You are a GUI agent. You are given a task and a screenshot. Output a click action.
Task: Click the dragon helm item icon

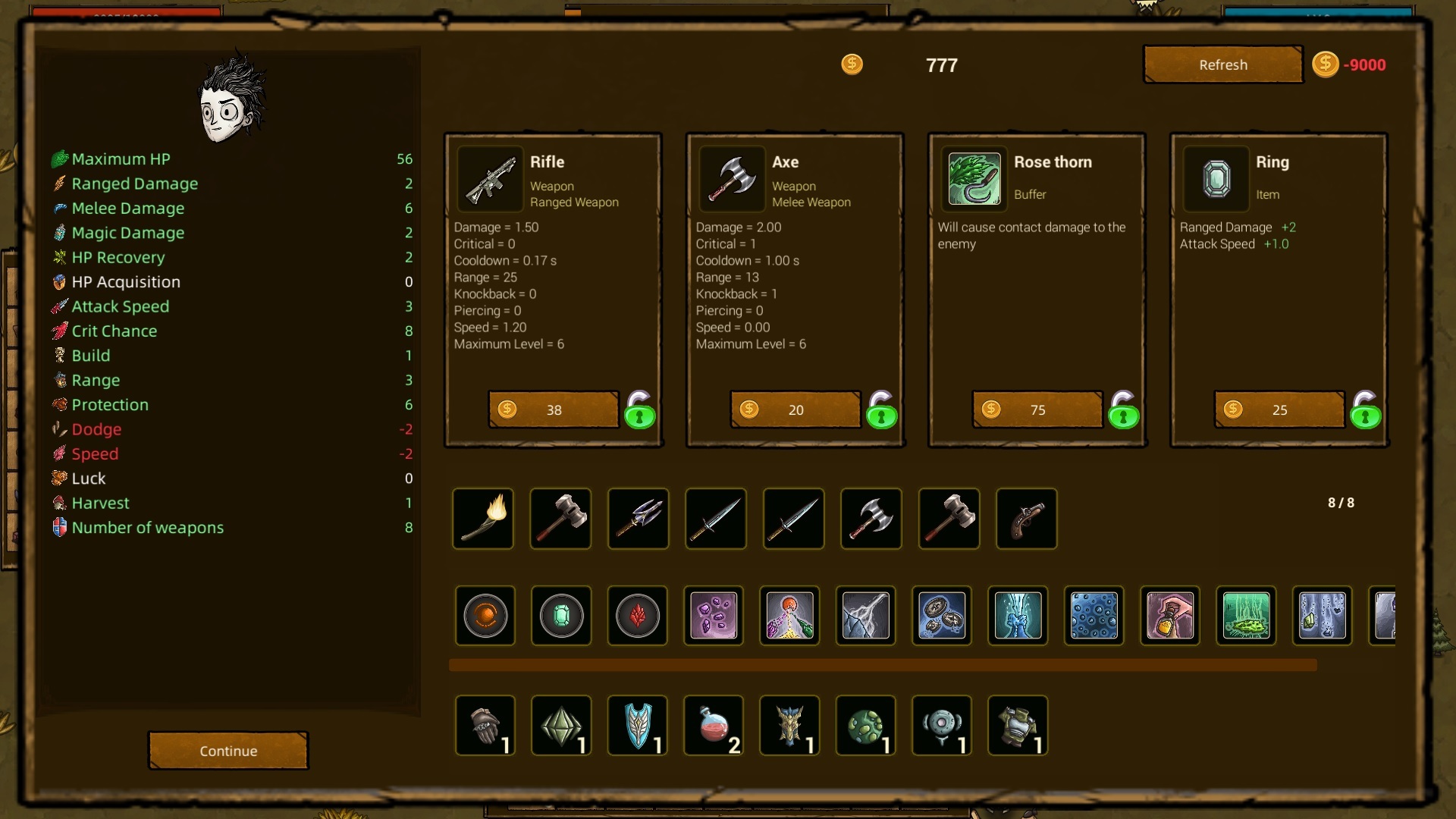tap(789, 725)
